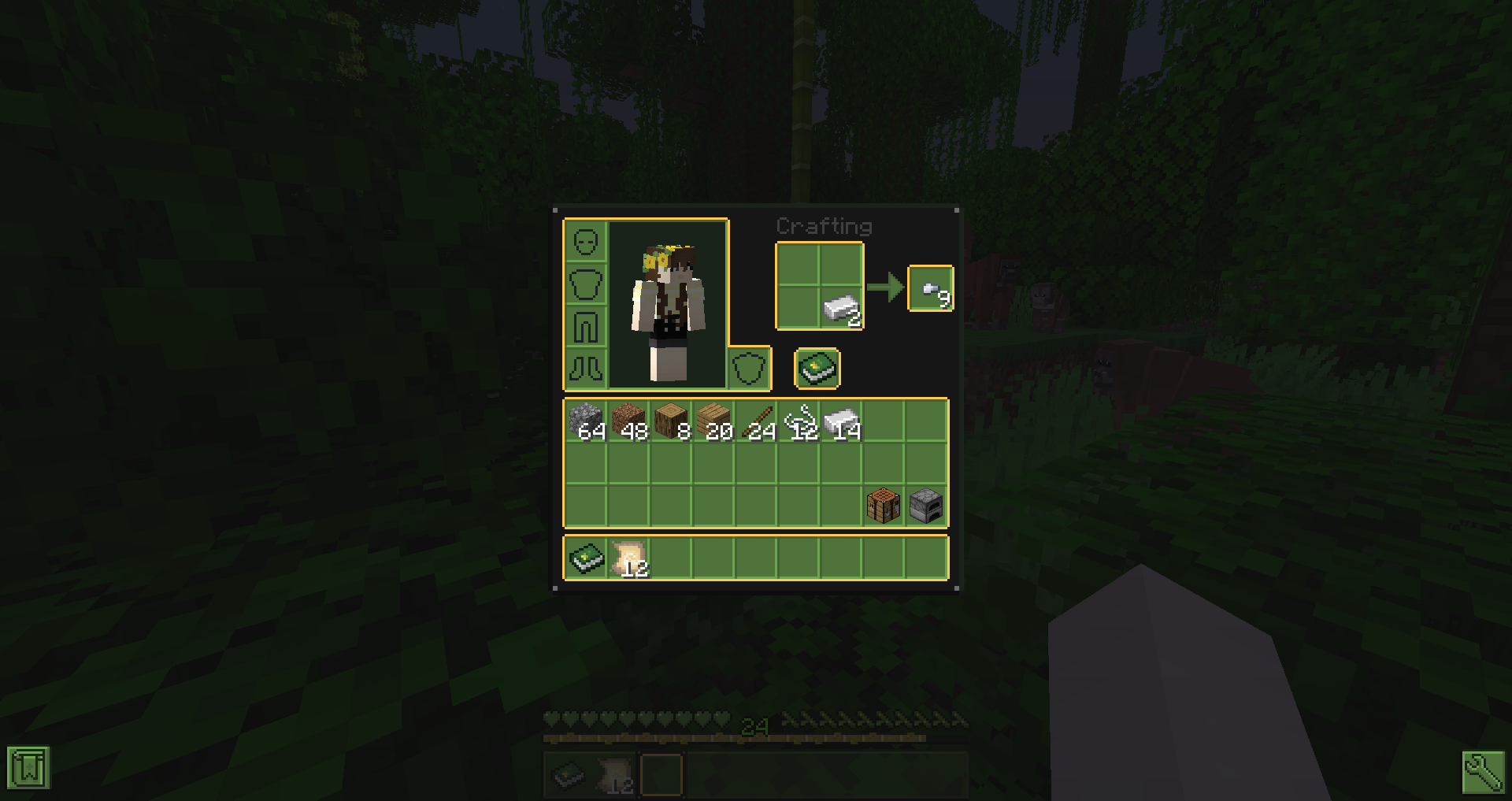This screenshot has height=801, width=1512.
Task: Click the leggings armor slot
Action: (x=586, y=325)
